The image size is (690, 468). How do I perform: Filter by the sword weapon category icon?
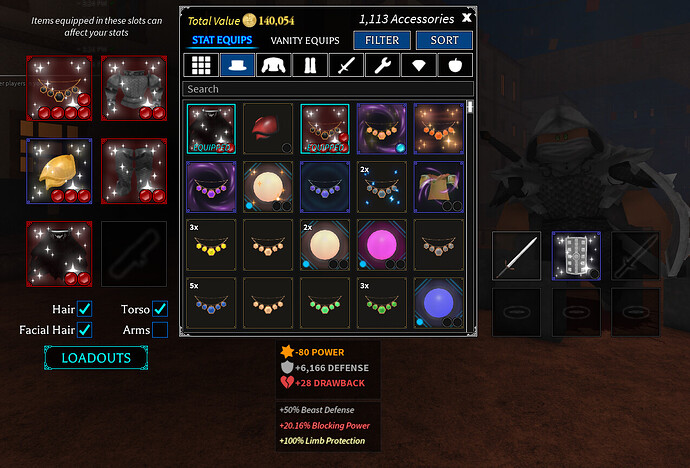coord(346,65)
